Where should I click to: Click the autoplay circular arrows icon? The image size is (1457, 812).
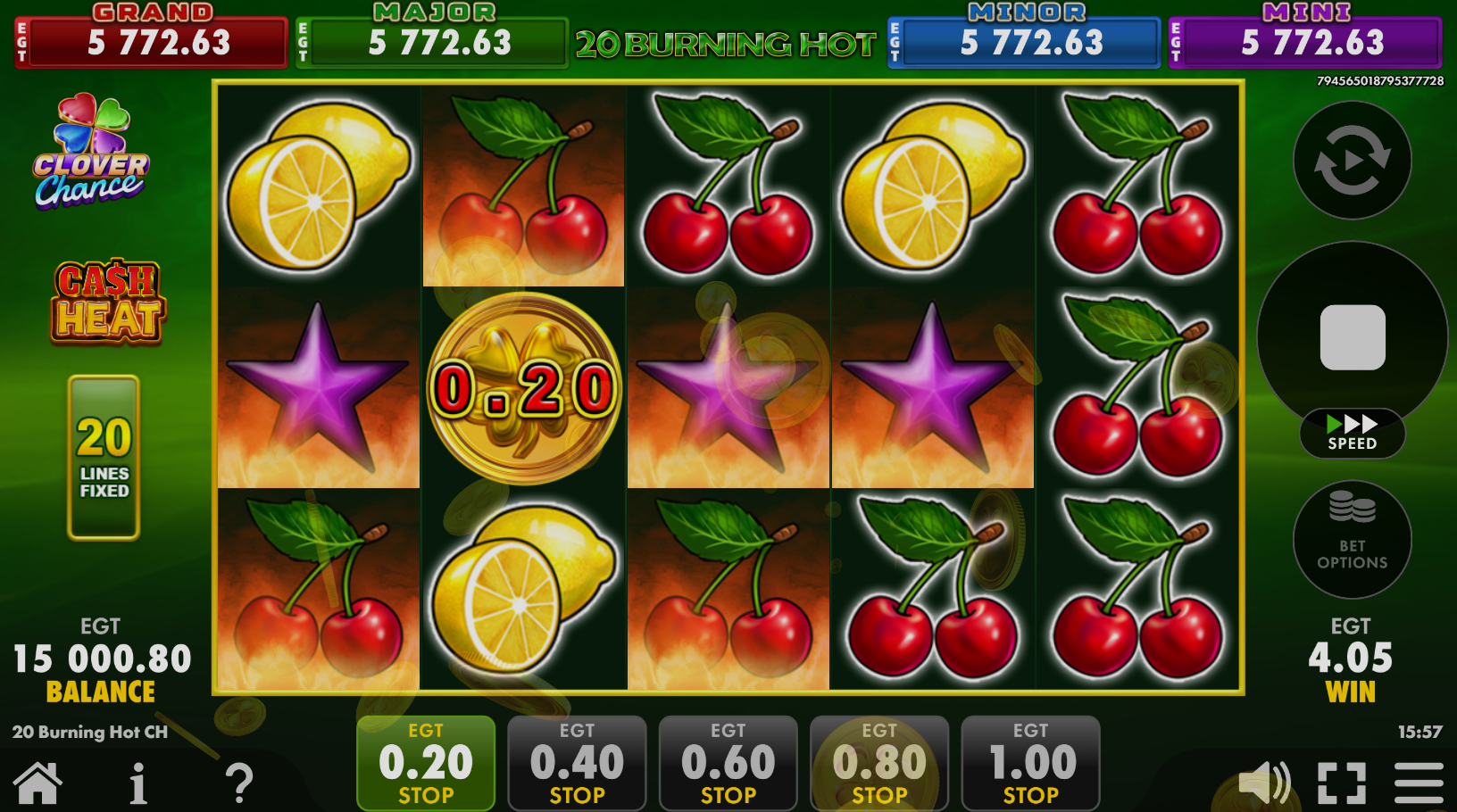1351,161
